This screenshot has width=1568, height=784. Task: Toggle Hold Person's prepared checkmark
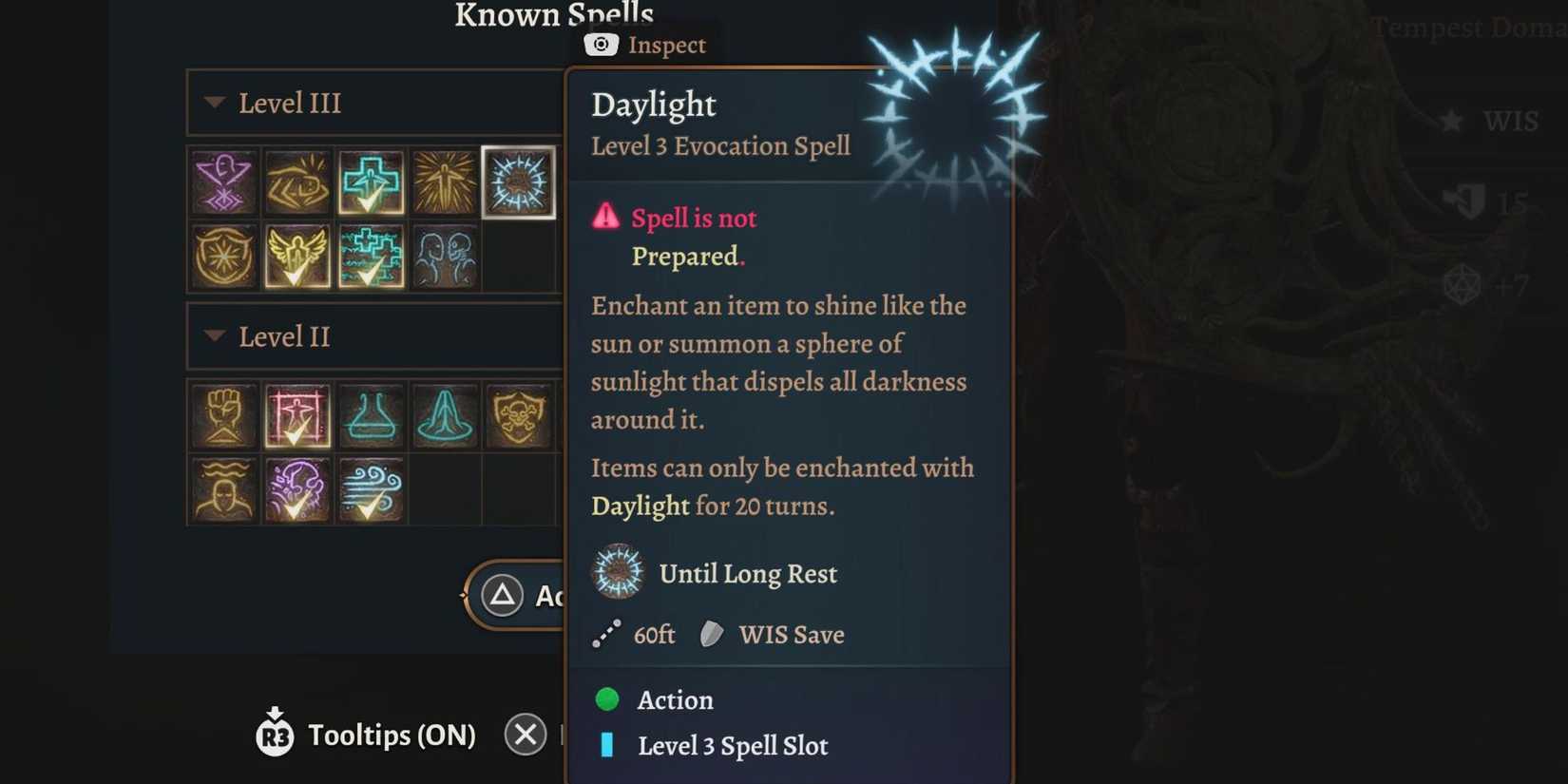click(x=295, y=433)
